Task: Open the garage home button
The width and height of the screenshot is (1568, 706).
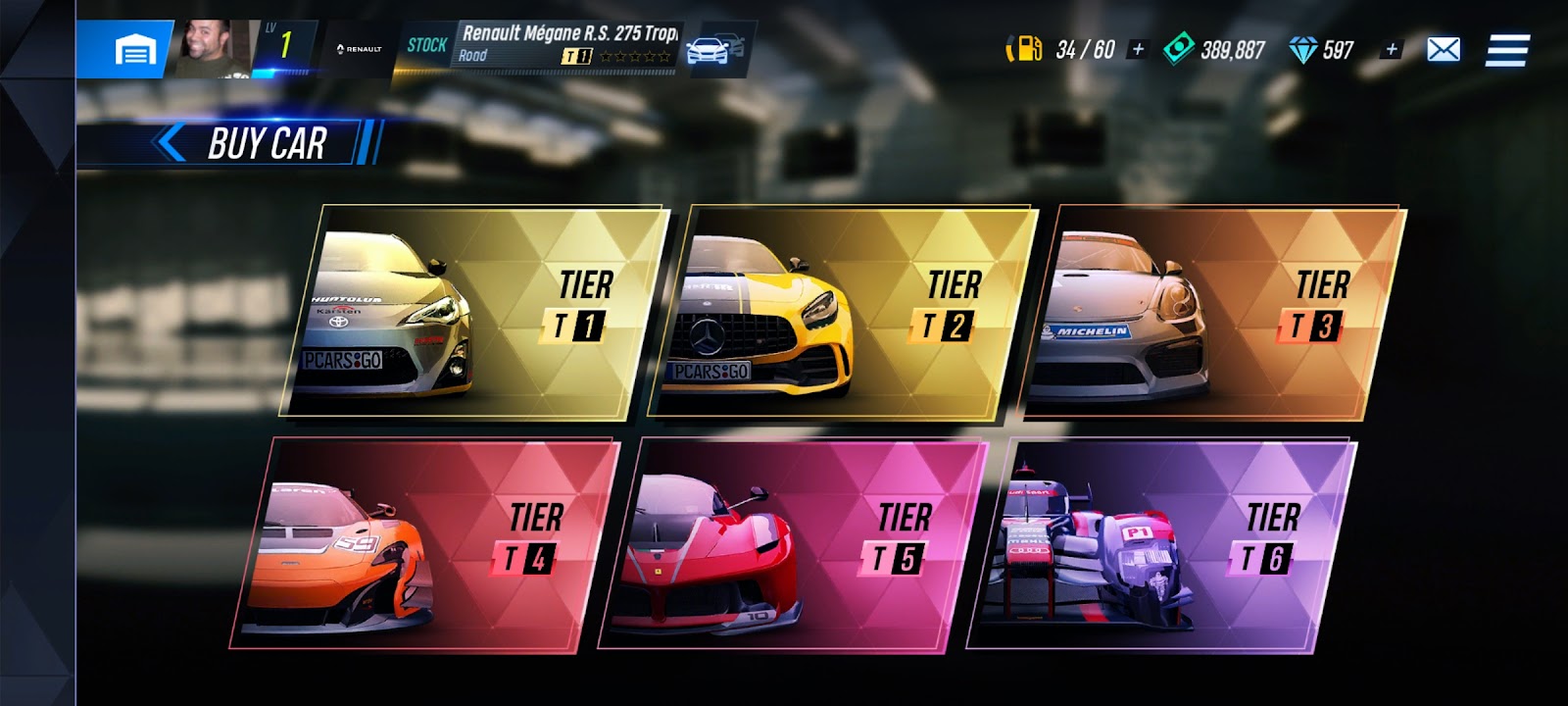Action: pos(135,49)
